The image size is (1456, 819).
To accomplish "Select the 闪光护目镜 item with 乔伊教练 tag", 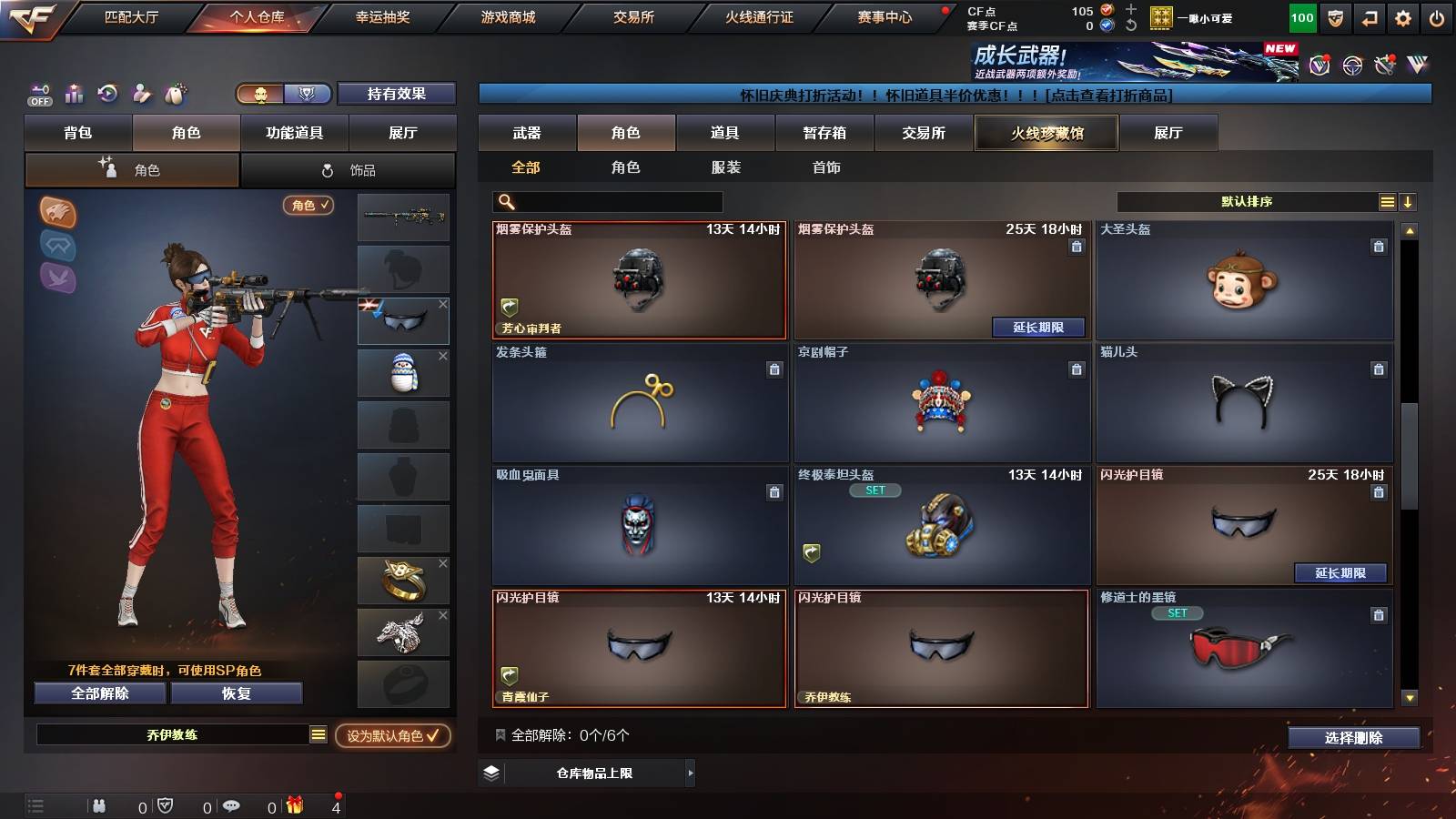I will point(941,649).
